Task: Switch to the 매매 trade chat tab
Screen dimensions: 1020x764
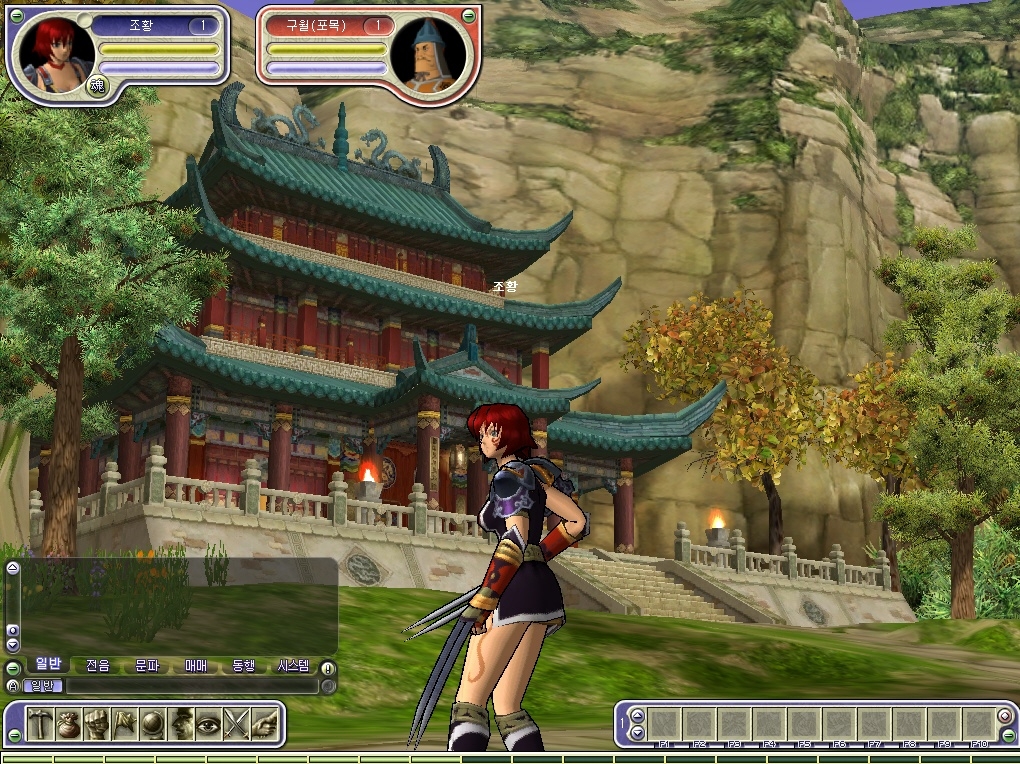Action: [x=196, y=666]
